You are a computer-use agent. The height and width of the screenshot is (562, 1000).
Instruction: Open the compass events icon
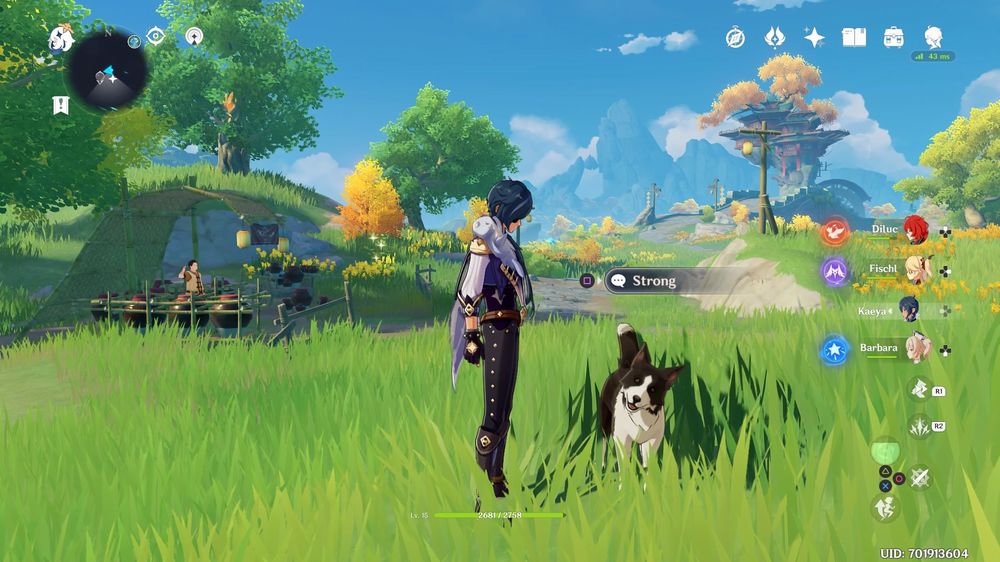735,38
